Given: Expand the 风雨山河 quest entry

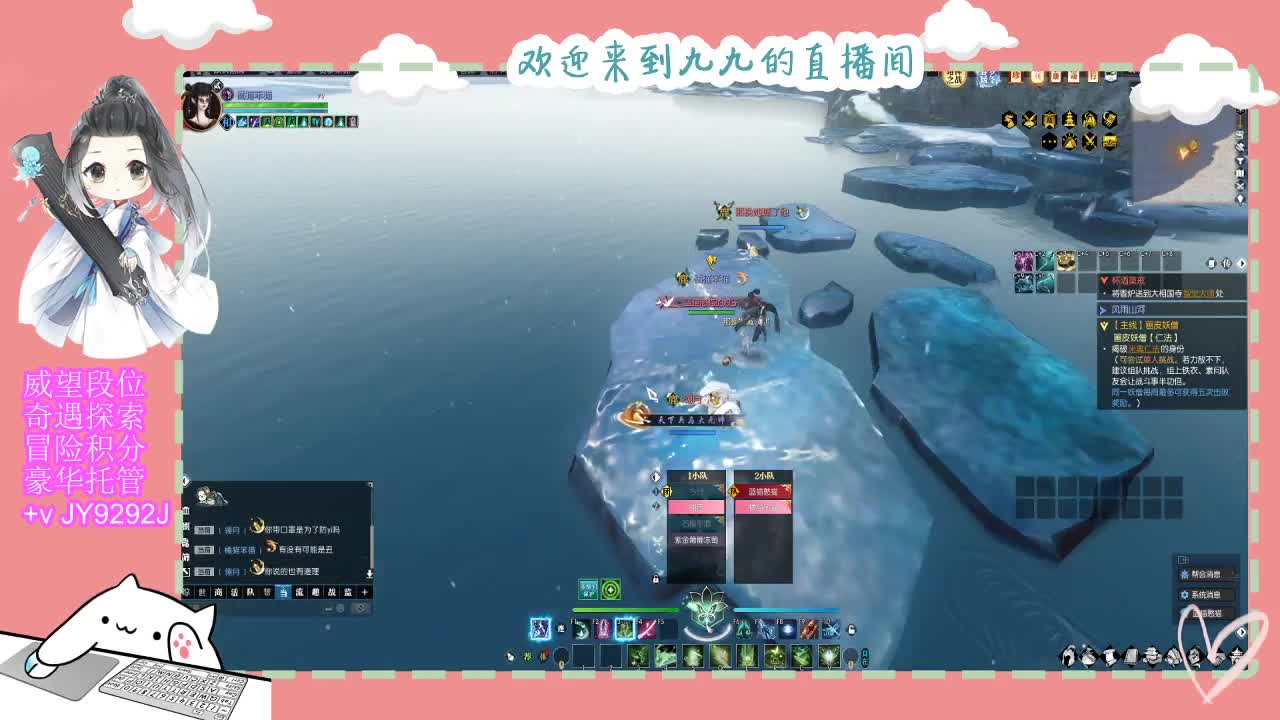Looking at the screenshot, I should [x=1103, y=309].
